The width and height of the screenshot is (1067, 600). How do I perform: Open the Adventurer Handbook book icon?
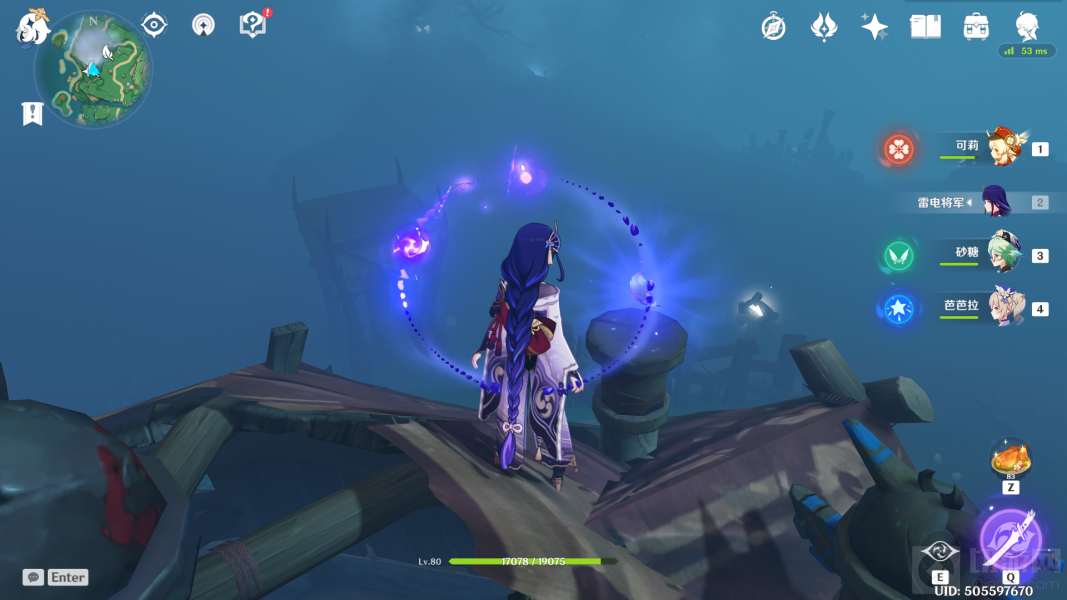(x=925, y=27)
